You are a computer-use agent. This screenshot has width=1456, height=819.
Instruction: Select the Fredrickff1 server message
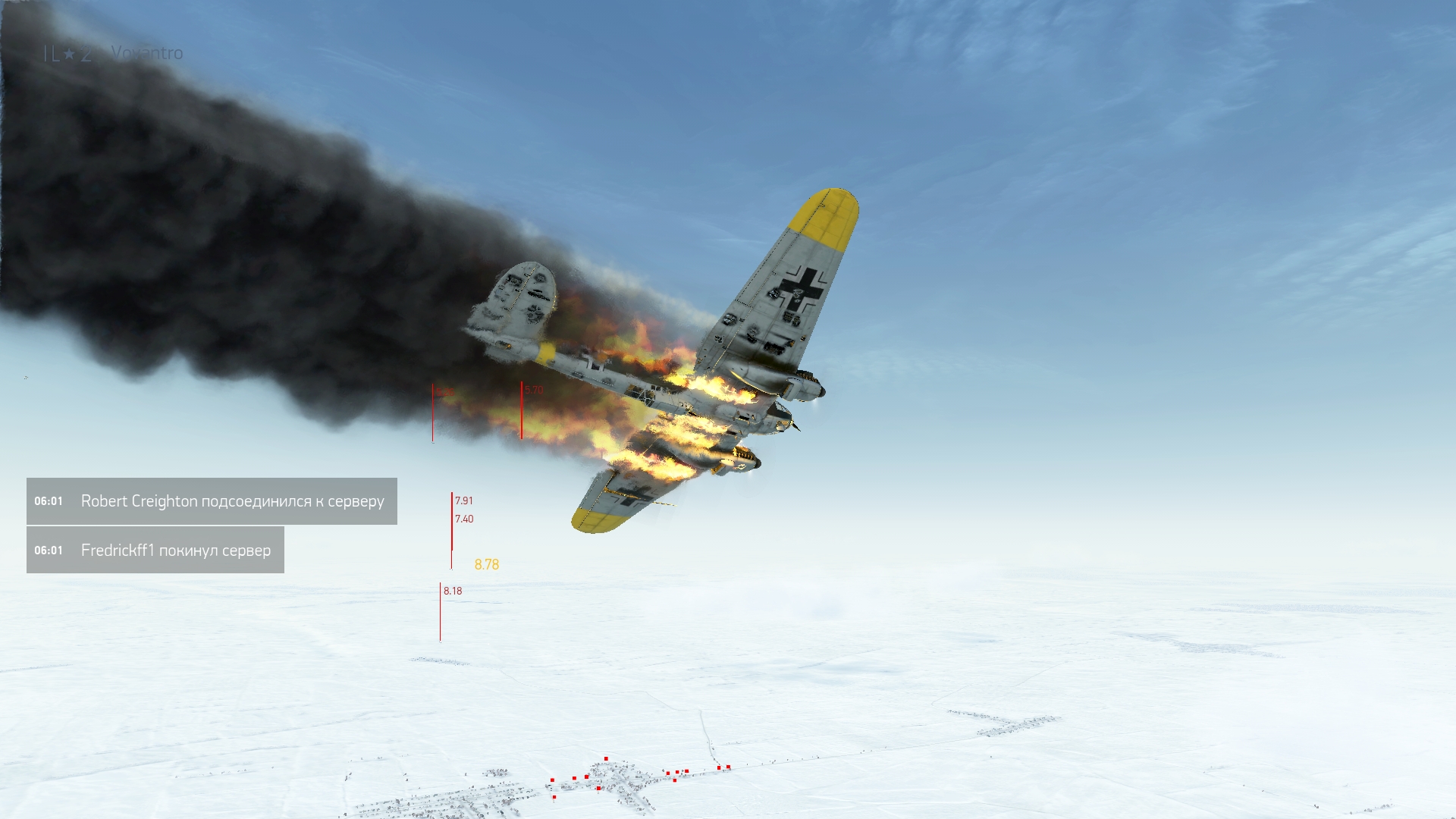155,551
